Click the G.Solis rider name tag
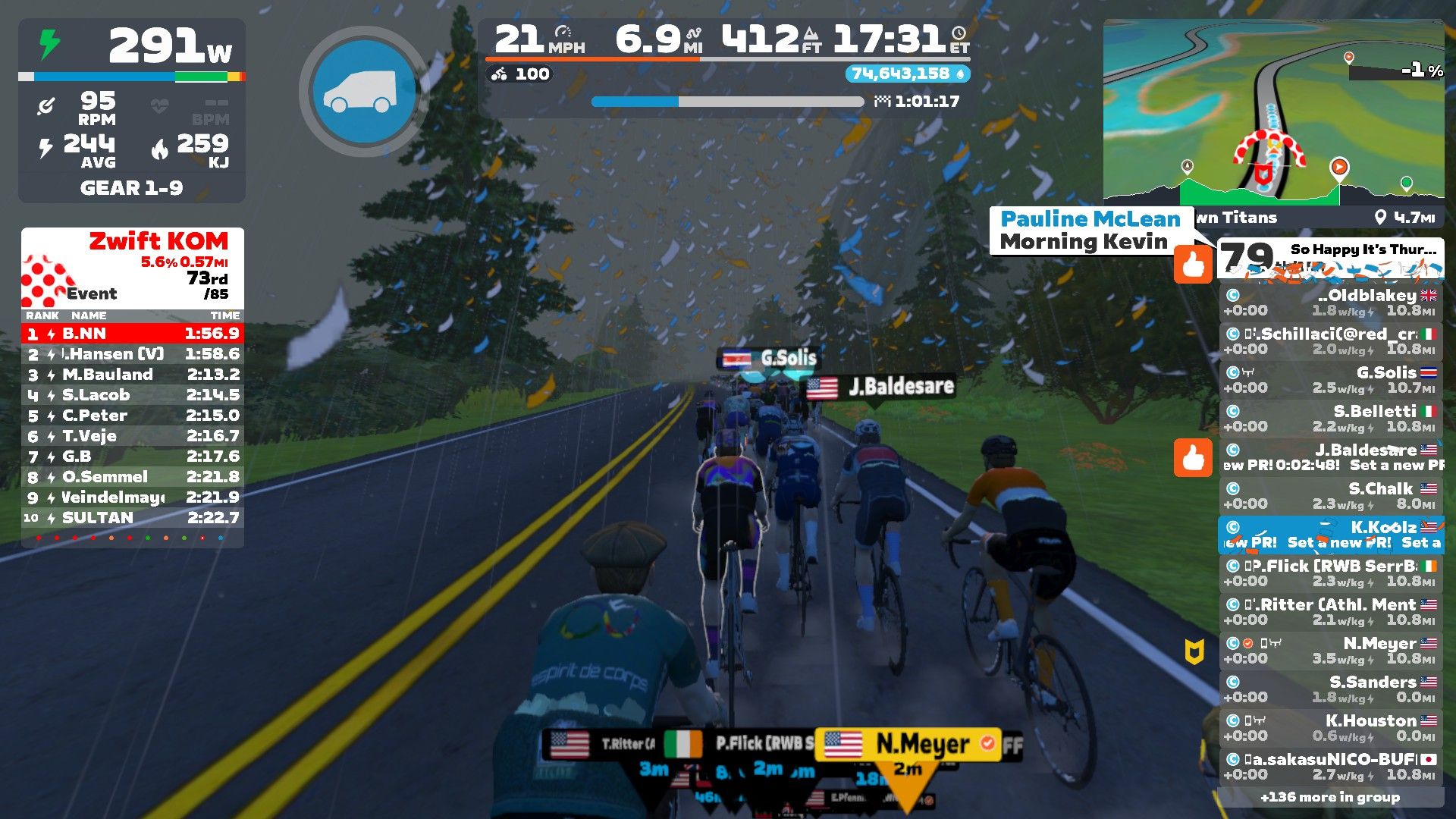 [x=769, y=358]
